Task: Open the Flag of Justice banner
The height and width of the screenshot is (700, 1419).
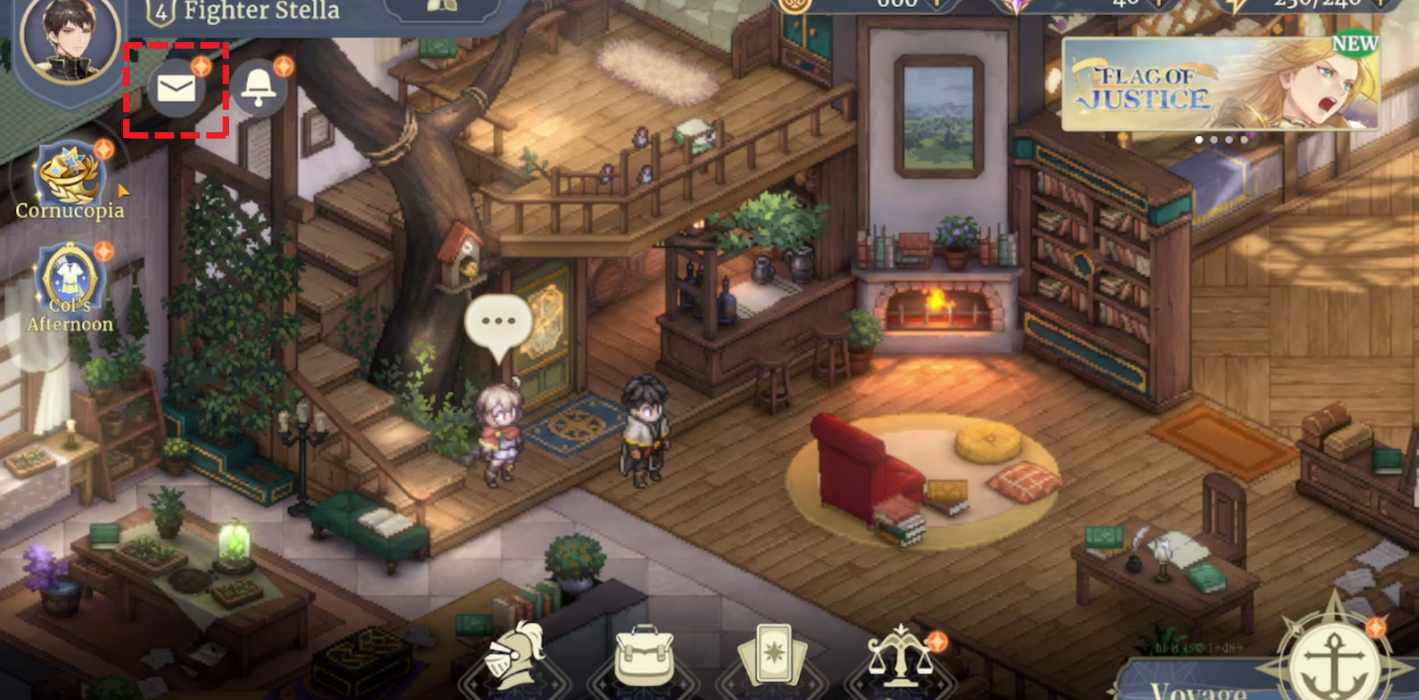Action: 1220,85
